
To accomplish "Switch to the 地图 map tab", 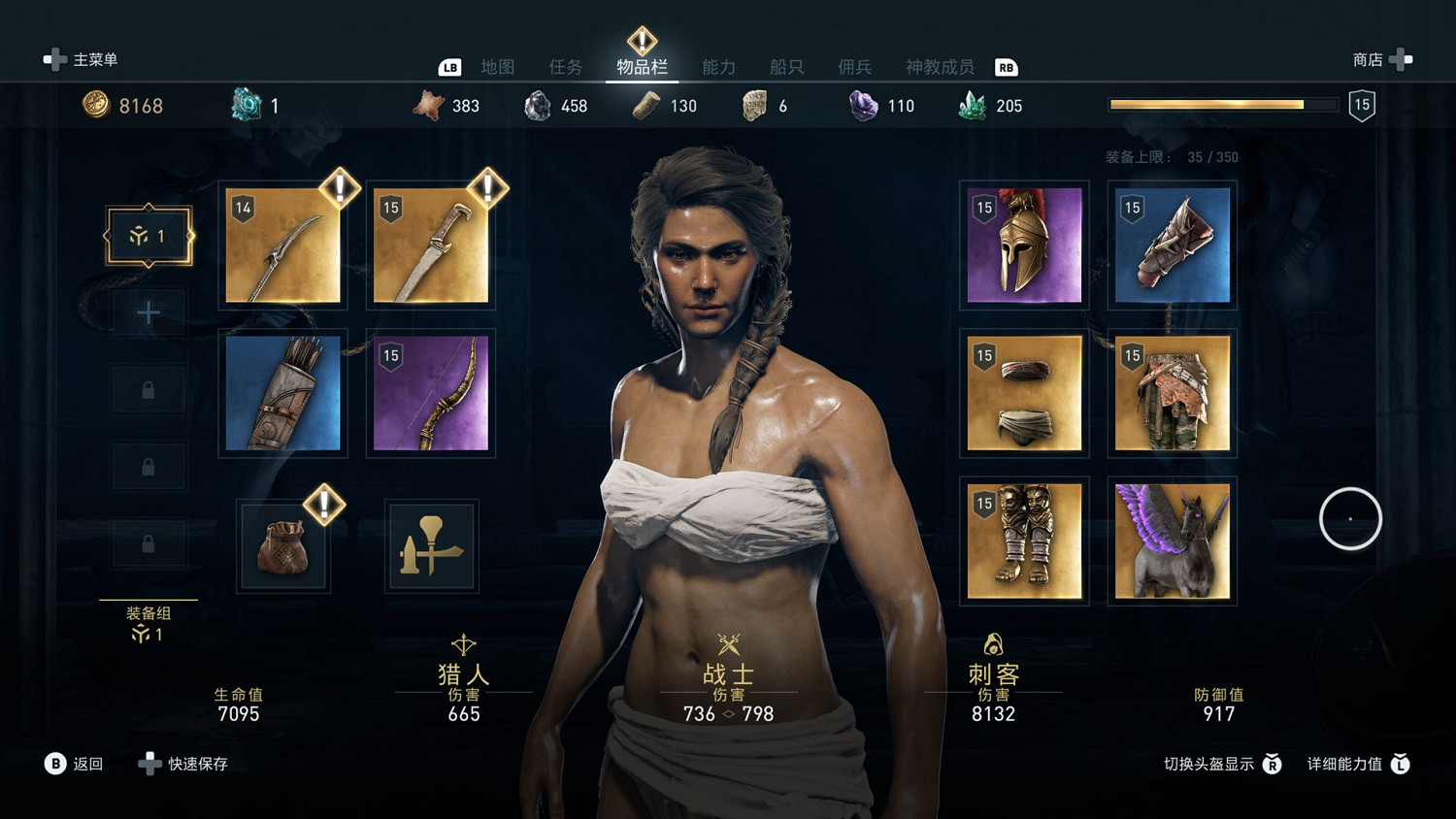I will (x=498, y=67).
